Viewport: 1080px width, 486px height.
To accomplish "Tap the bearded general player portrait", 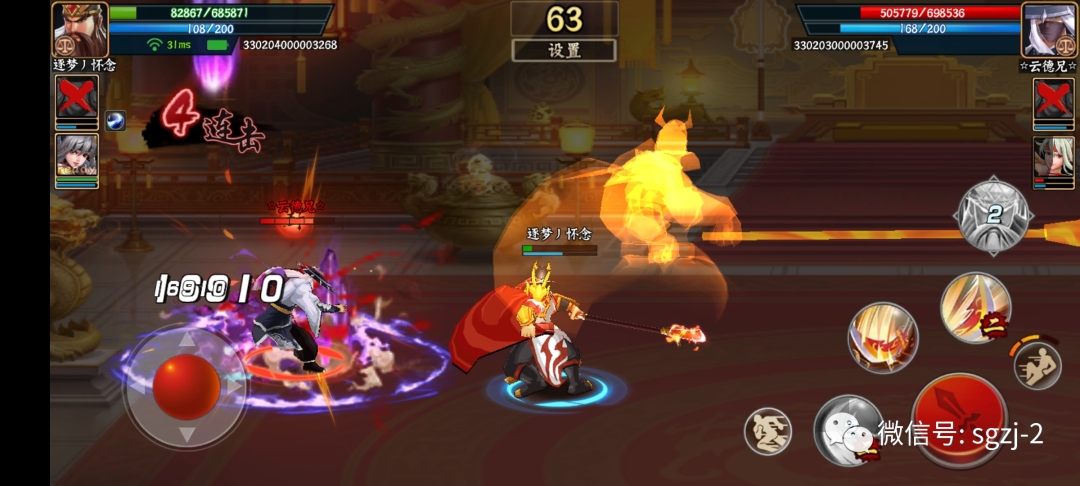I will pos(79,30).
